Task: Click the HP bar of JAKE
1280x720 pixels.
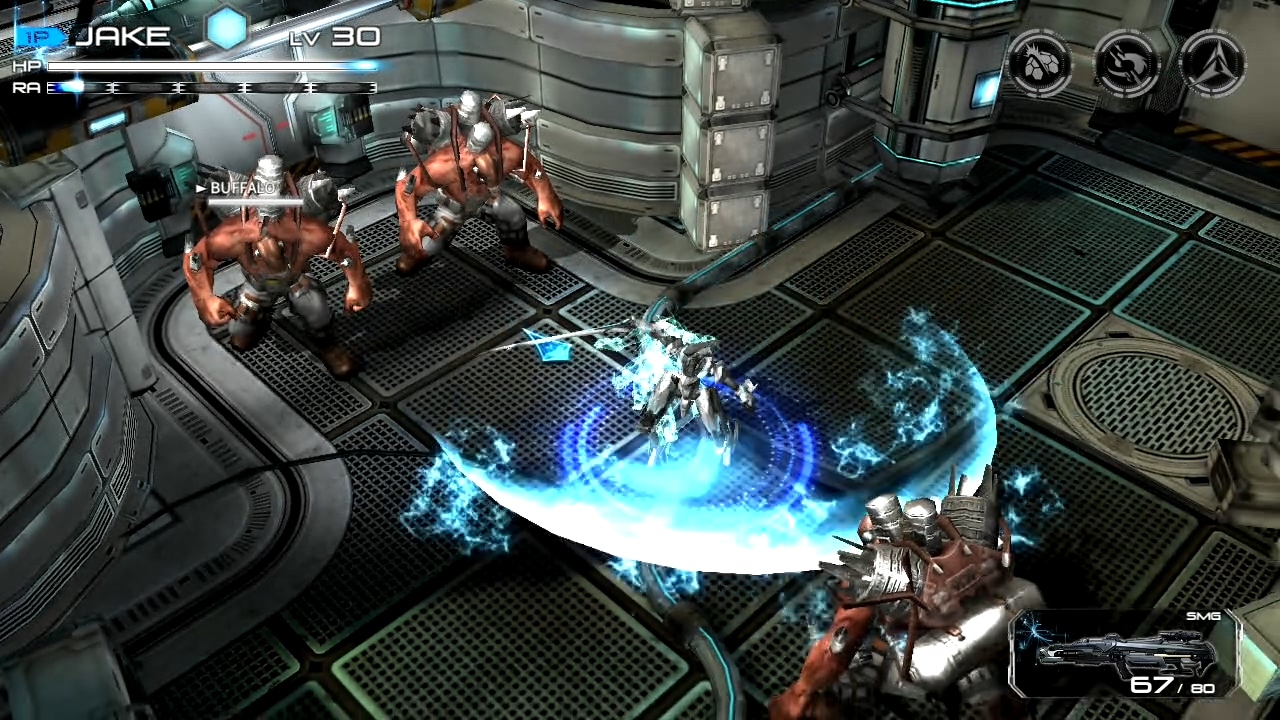Action: point(215,66)
